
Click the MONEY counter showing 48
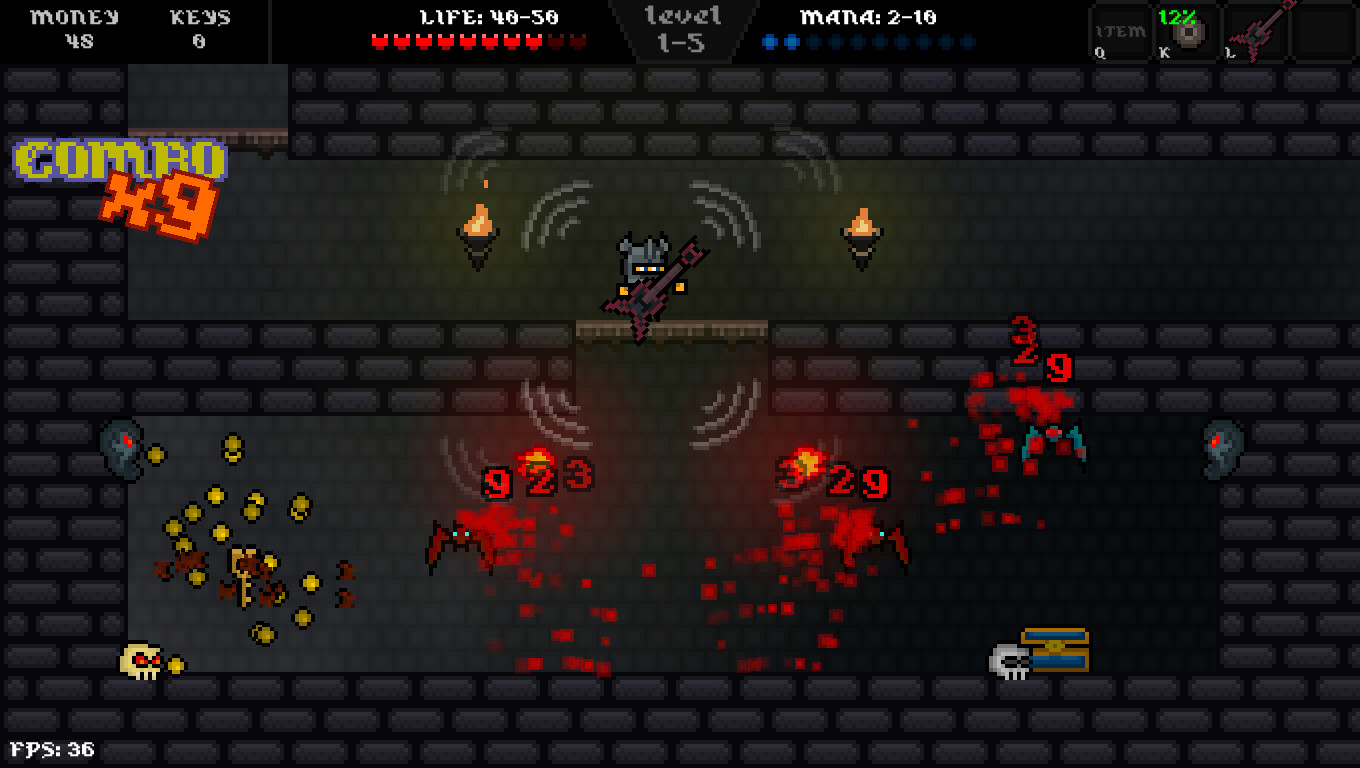tap(75, 30)
